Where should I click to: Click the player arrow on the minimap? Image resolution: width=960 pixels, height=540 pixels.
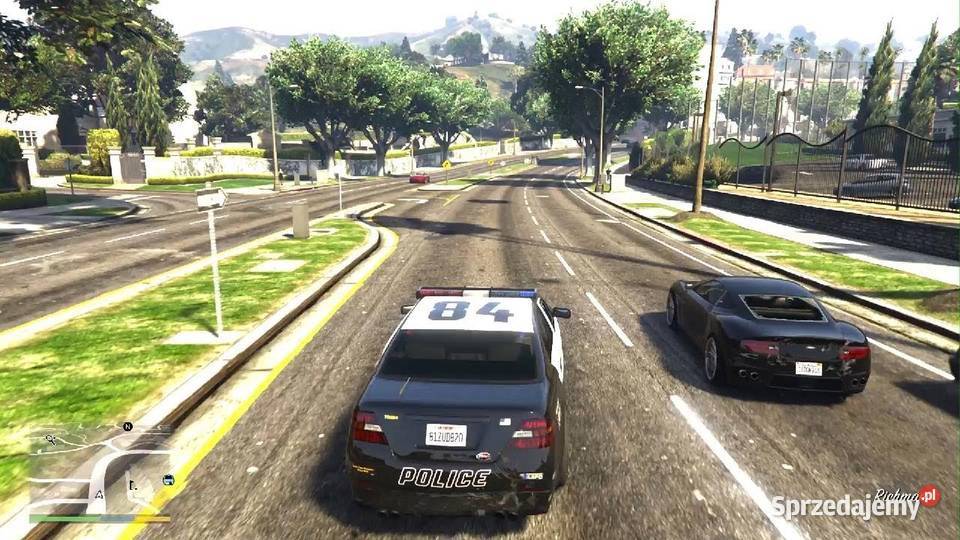click(x=100, y=493)
